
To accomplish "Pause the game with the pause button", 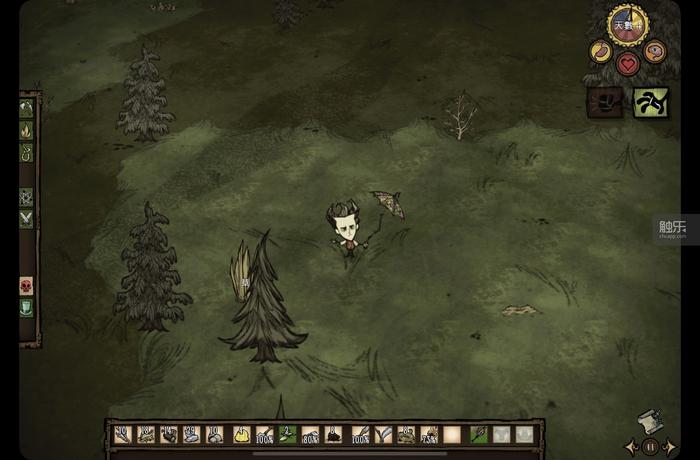I will [x=650, y=446].
